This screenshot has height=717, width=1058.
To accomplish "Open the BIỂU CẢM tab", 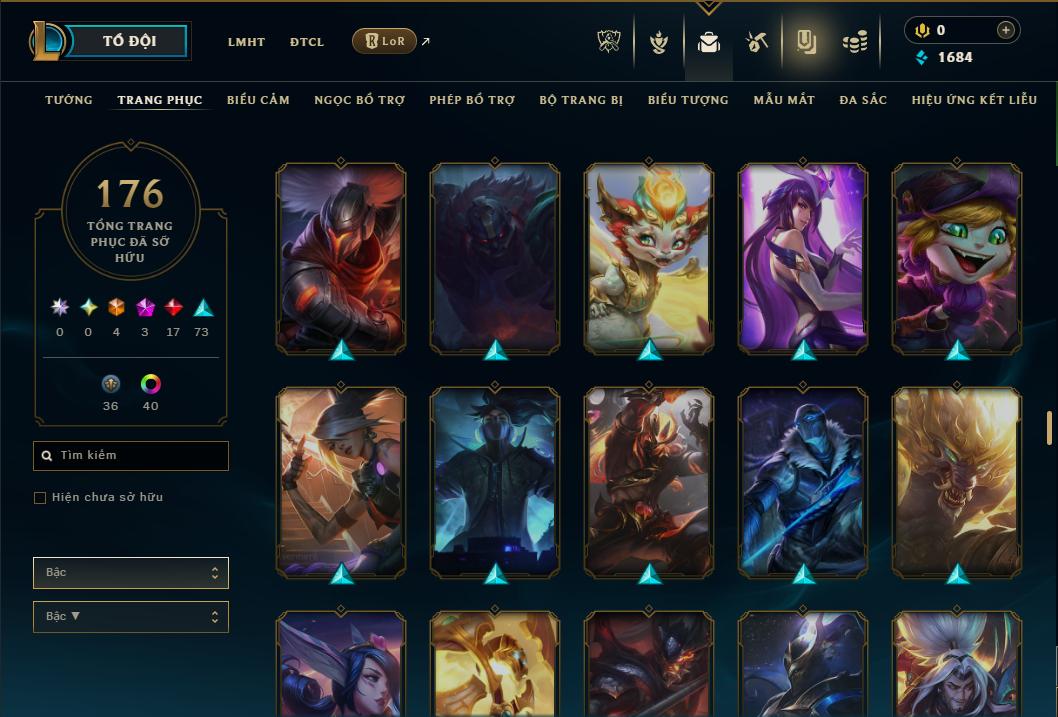I will click(258, 100).
